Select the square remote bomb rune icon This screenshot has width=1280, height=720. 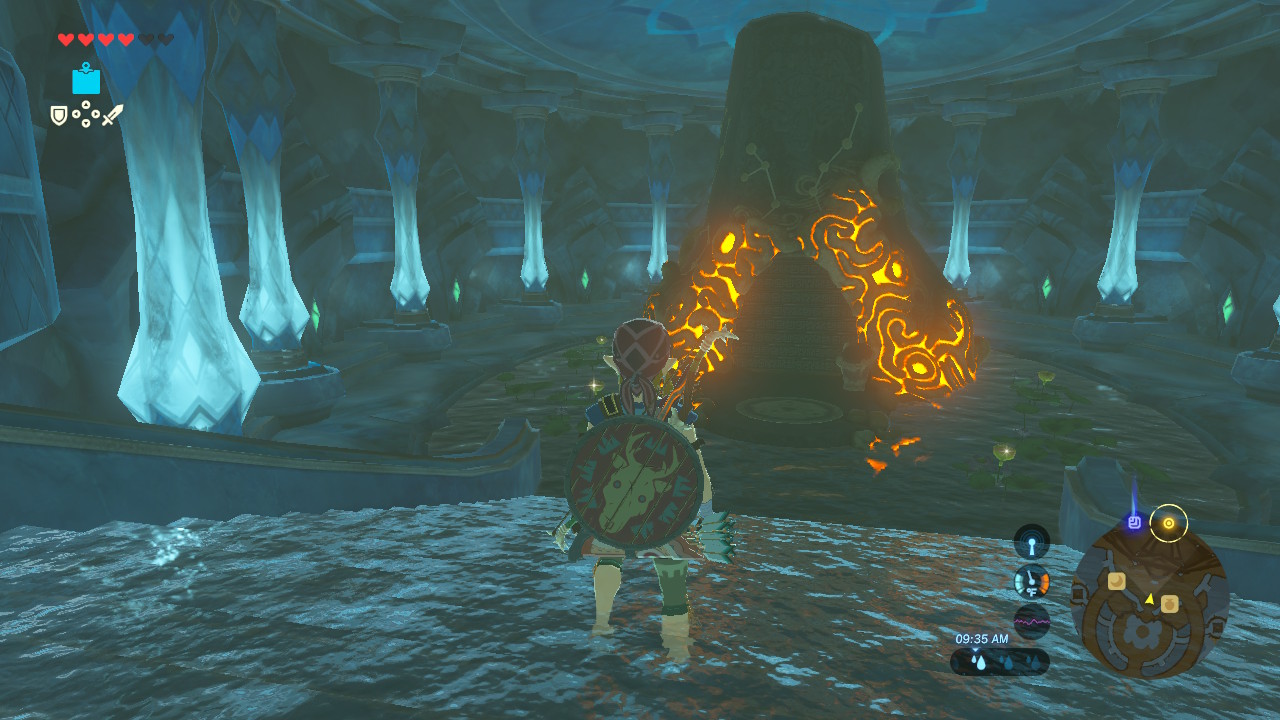[x=86, y=79]
